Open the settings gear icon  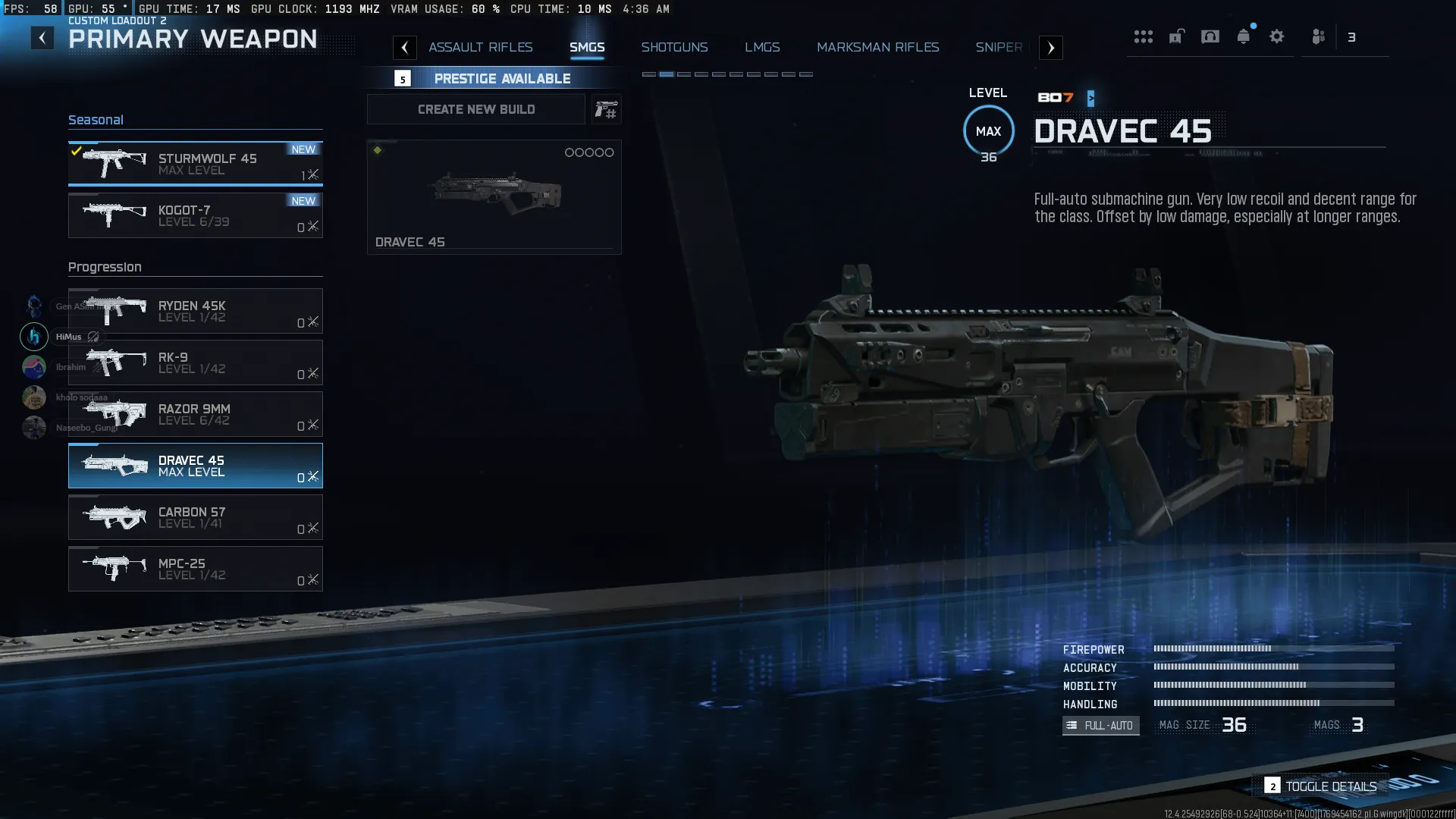(x=1277, y=36)
